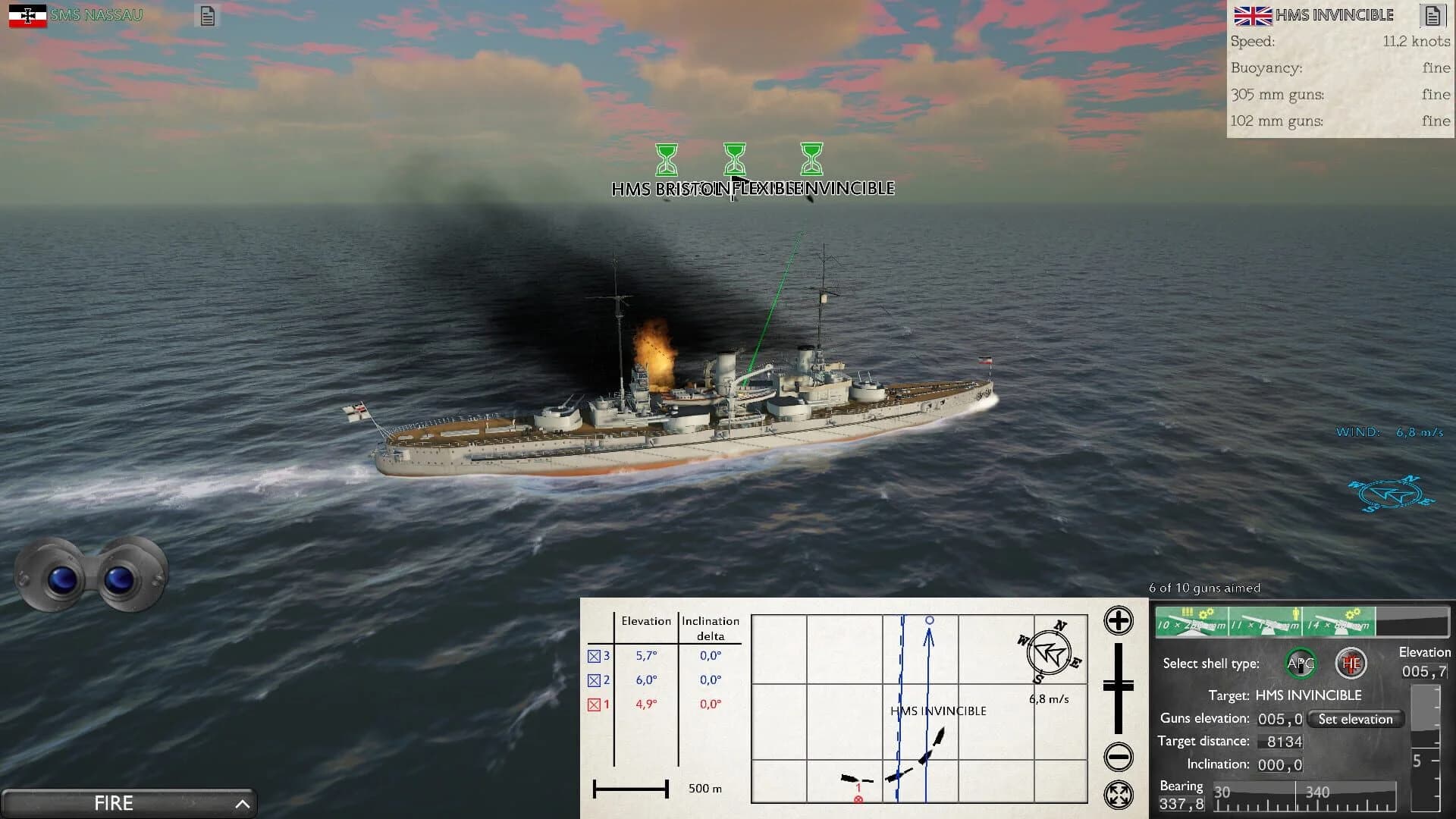Click the Set elevation button
The width and height of the screenshot is (1456, 819).
point(1357,719)
